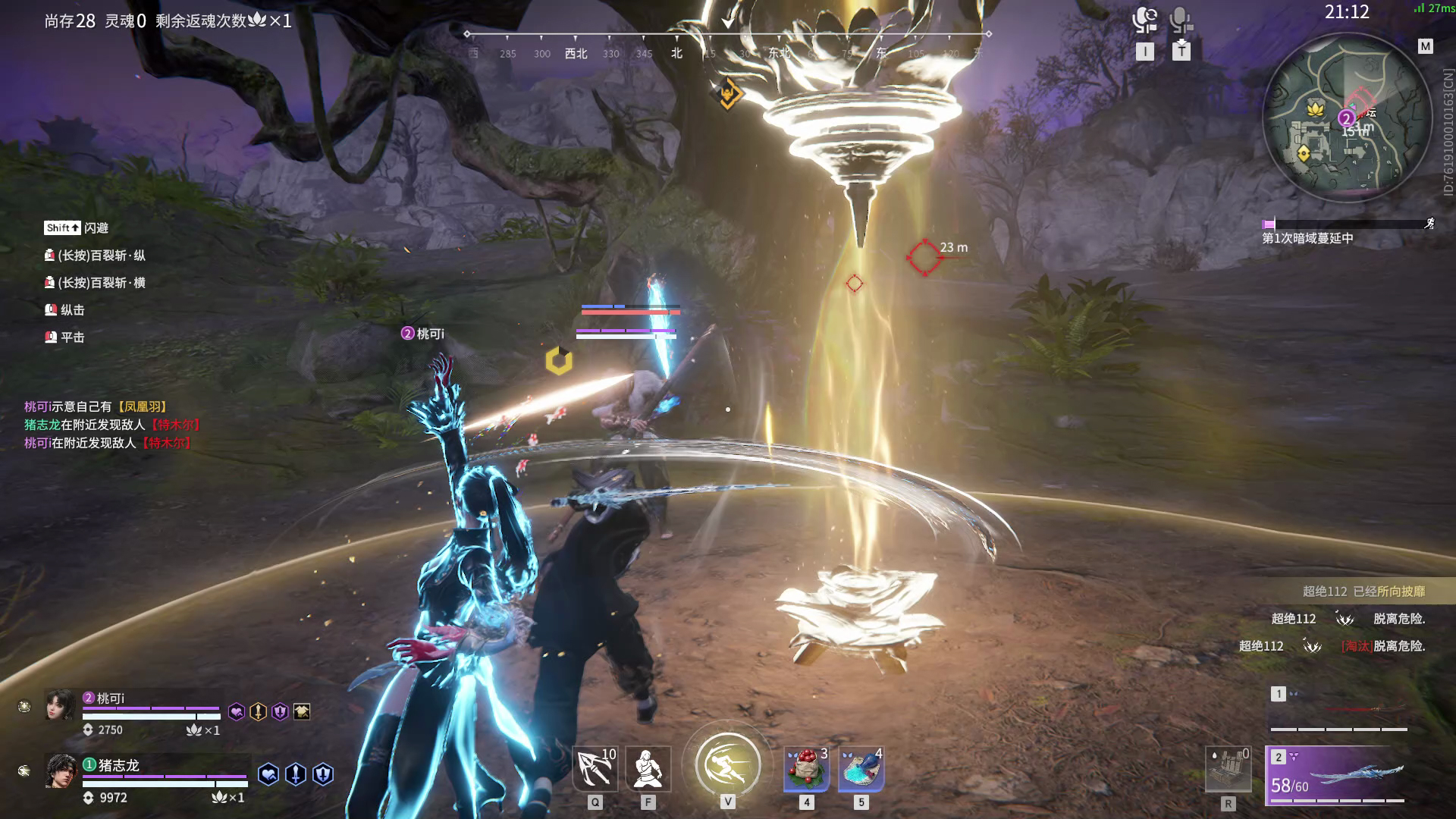Toggle the microphone icon
The height and width of the screenshot is (819, 1456).
[x=1181, y=20]
